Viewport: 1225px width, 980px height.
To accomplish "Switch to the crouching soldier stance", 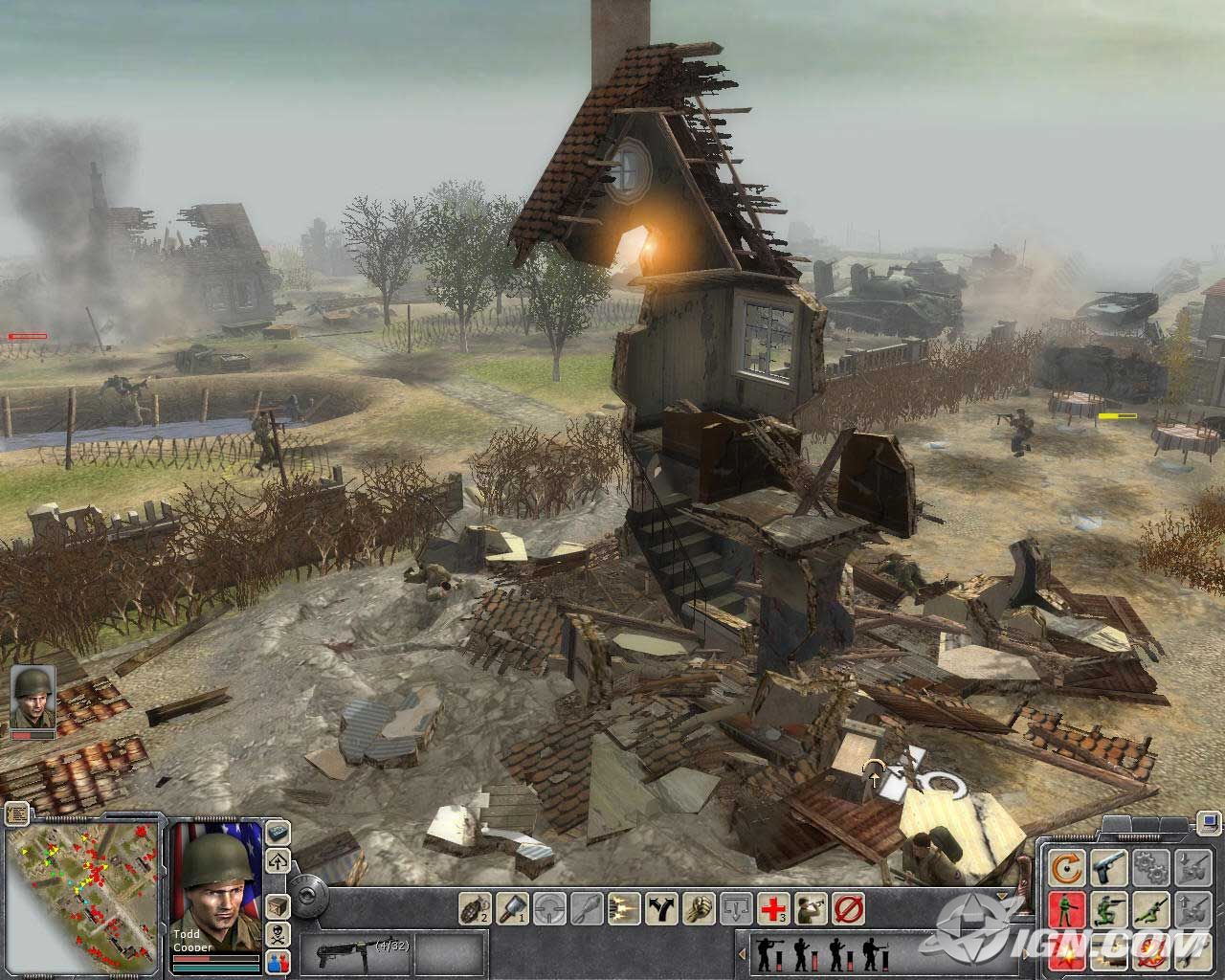I will pyautogui.click(x=1108, y=907).
